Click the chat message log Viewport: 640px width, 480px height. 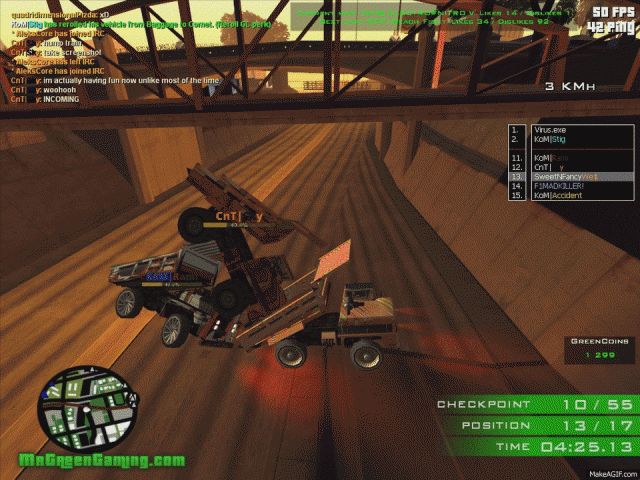point(120,56)
